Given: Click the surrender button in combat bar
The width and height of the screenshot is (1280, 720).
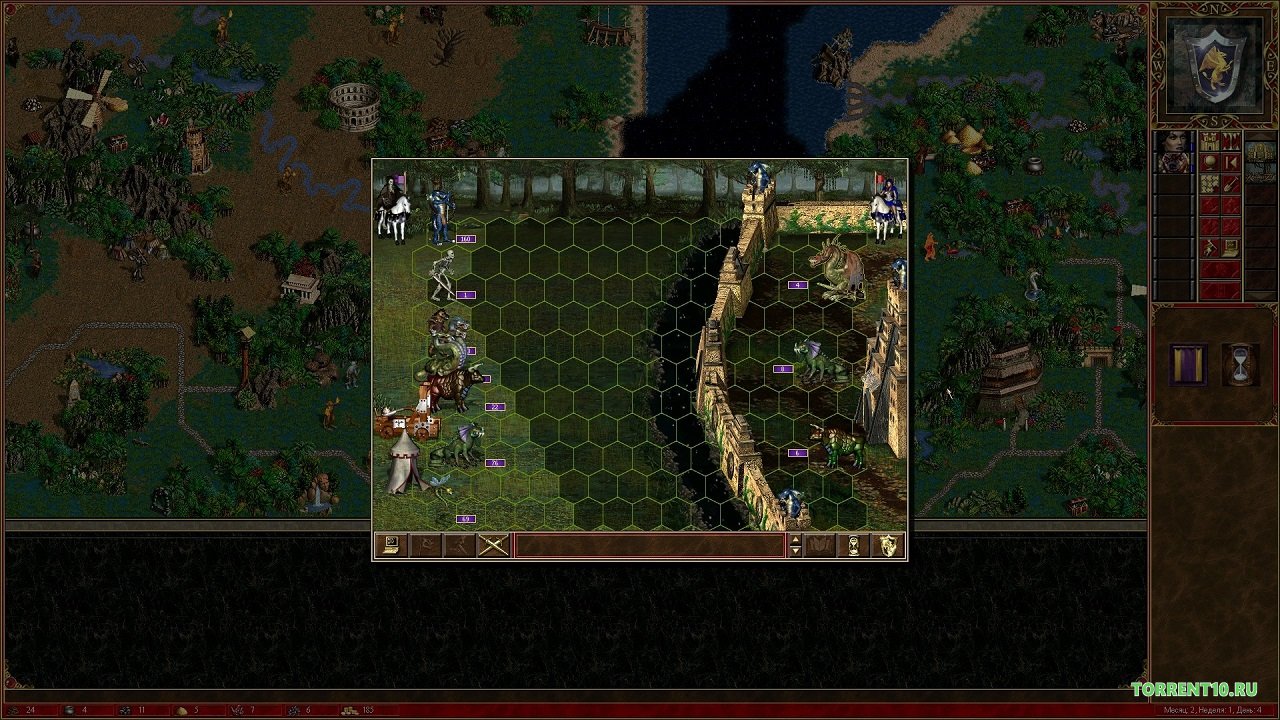Looking at the screenshot, I should tap(424, 545).
